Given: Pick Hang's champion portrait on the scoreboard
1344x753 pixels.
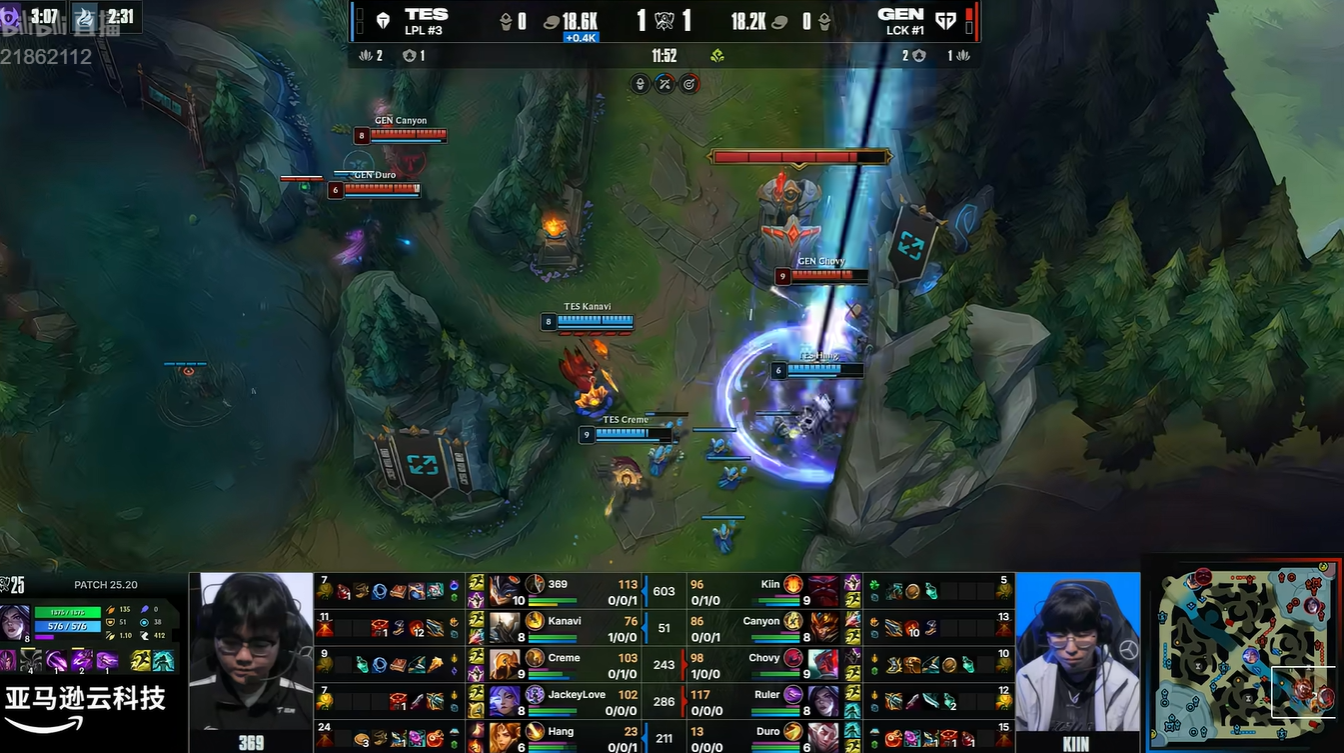Looking at the screenshot, I should tap(506, 735).
